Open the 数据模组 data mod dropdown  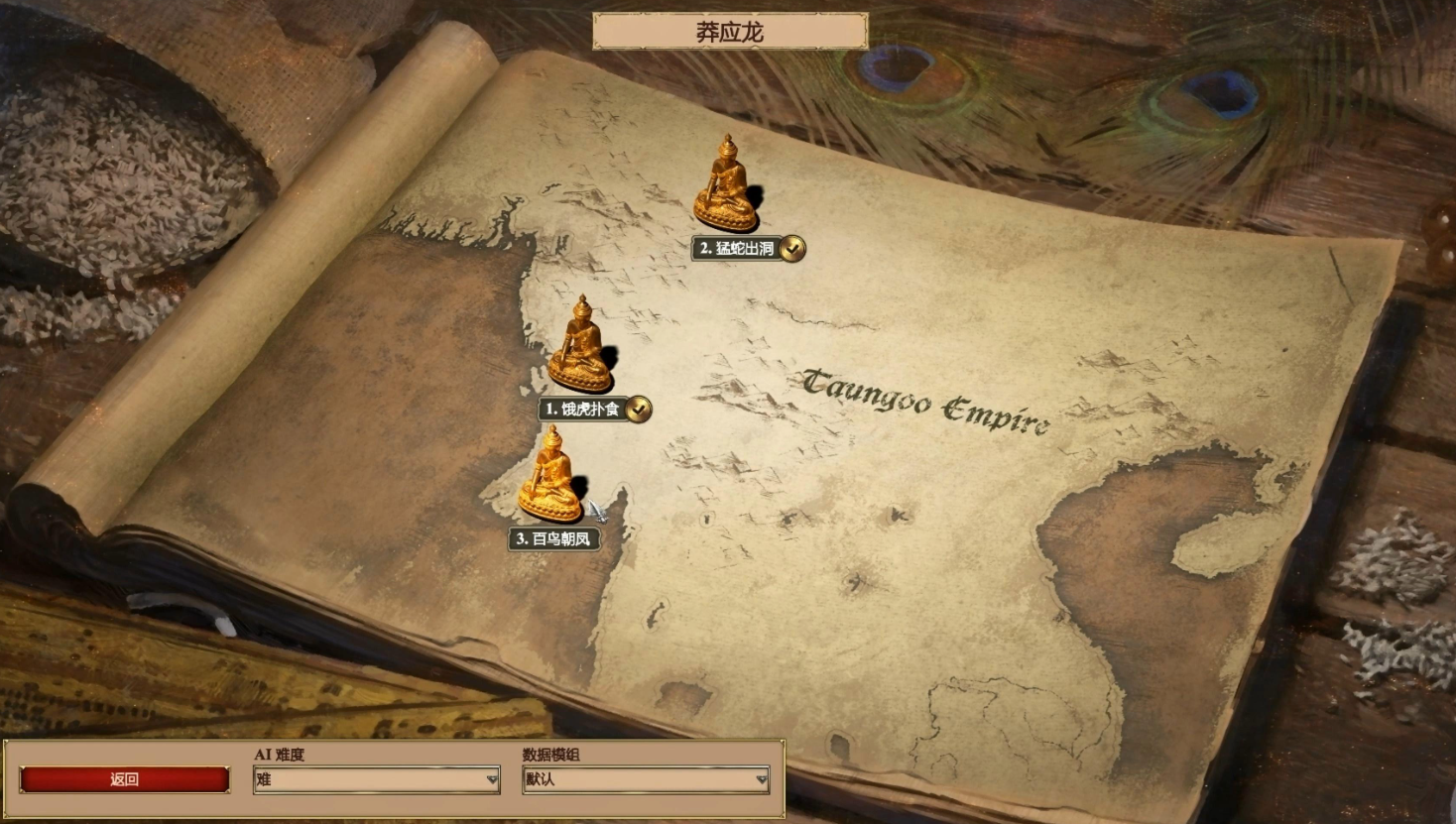click(x=646, y=779)
